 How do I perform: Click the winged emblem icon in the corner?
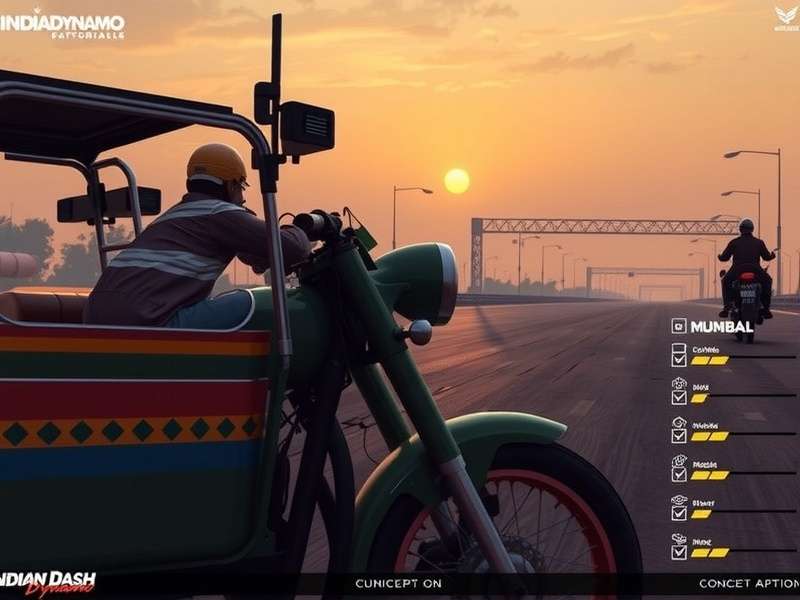[x=786, y=14]
